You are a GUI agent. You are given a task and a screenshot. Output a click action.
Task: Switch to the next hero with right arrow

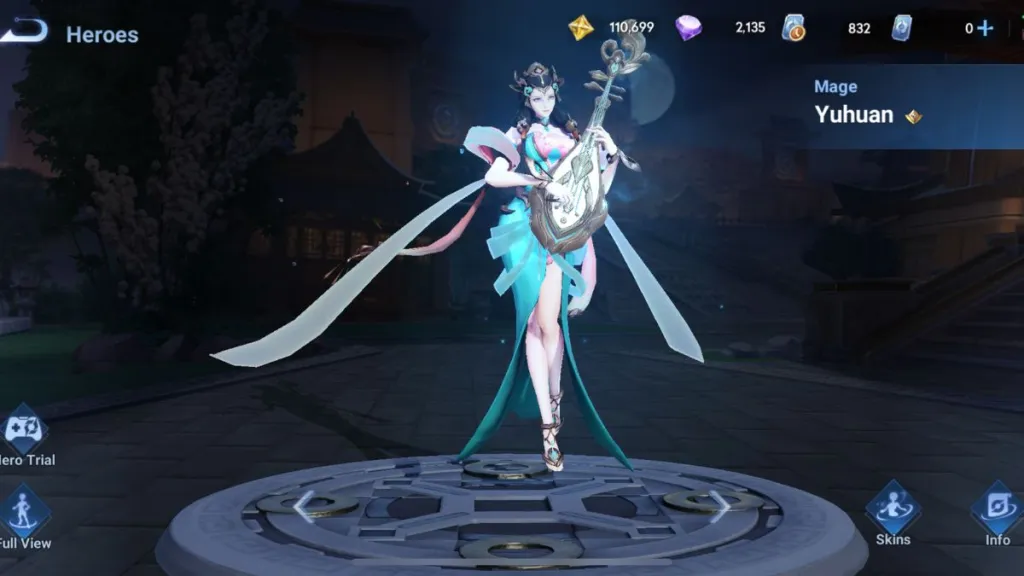click(719, 507)
